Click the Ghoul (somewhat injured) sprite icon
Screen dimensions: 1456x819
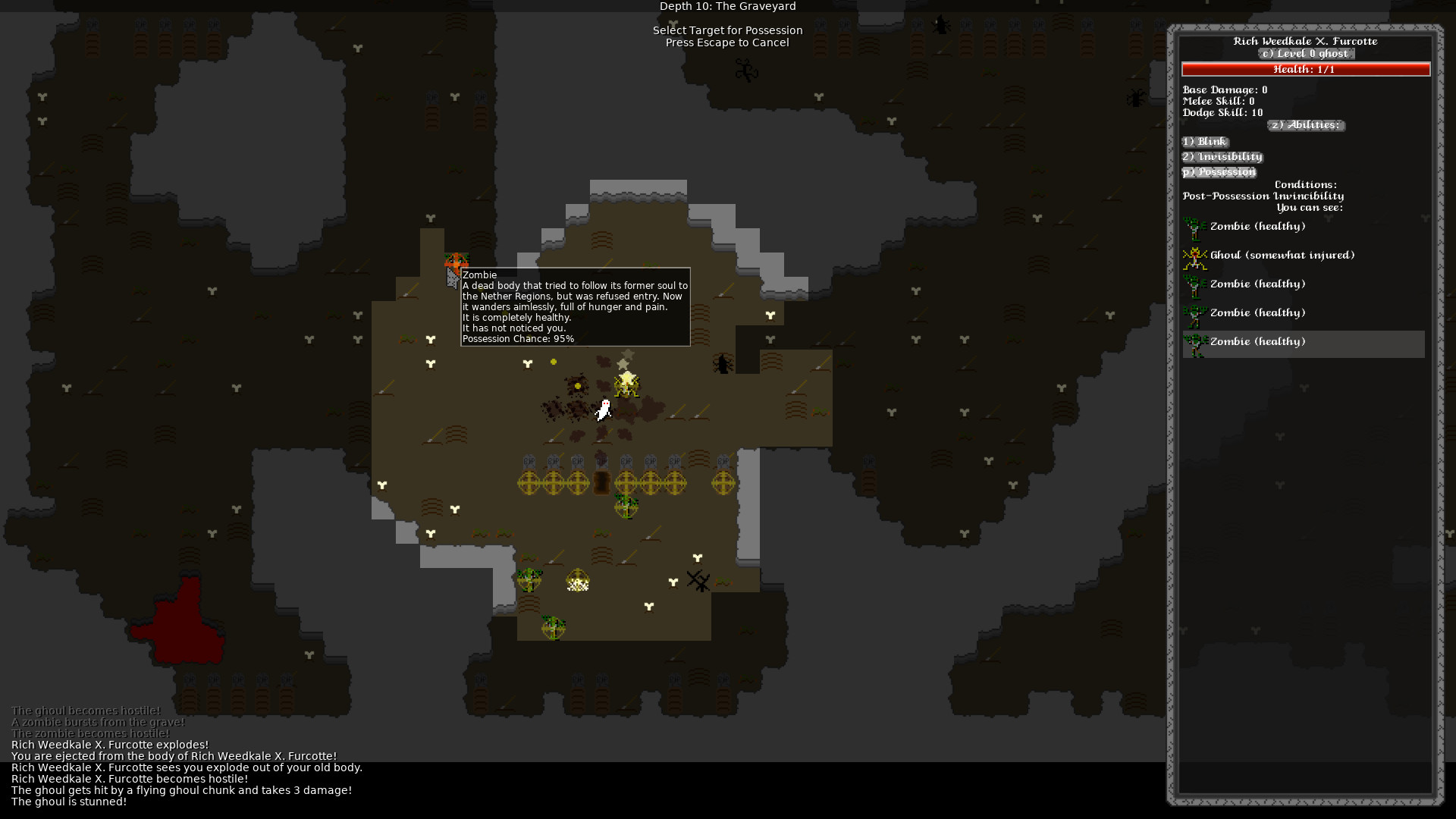[x=1194, y=256]
